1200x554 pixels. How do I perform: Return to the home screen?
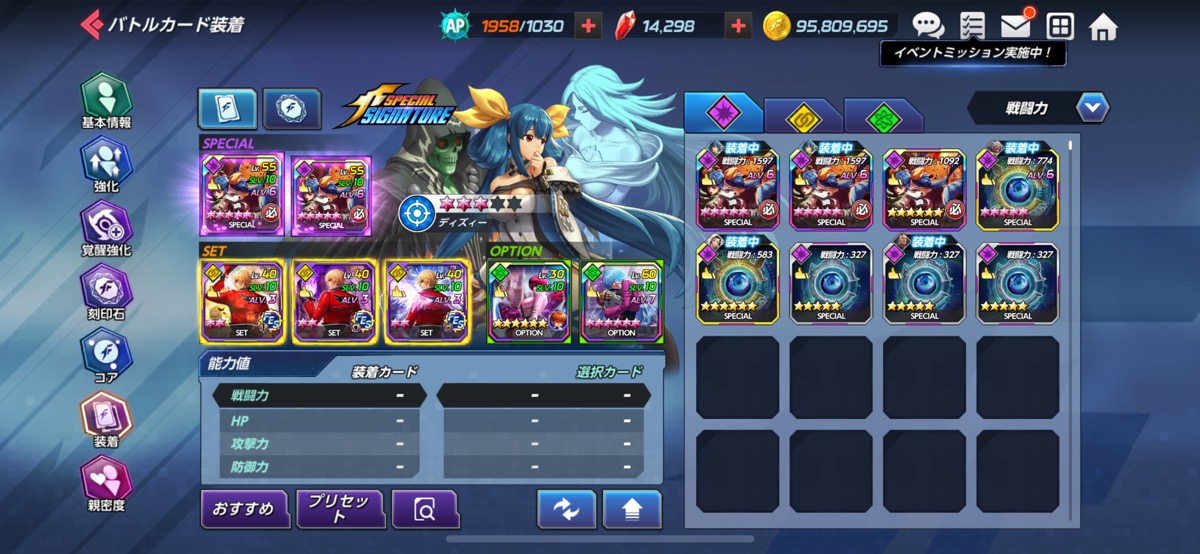1103,26
